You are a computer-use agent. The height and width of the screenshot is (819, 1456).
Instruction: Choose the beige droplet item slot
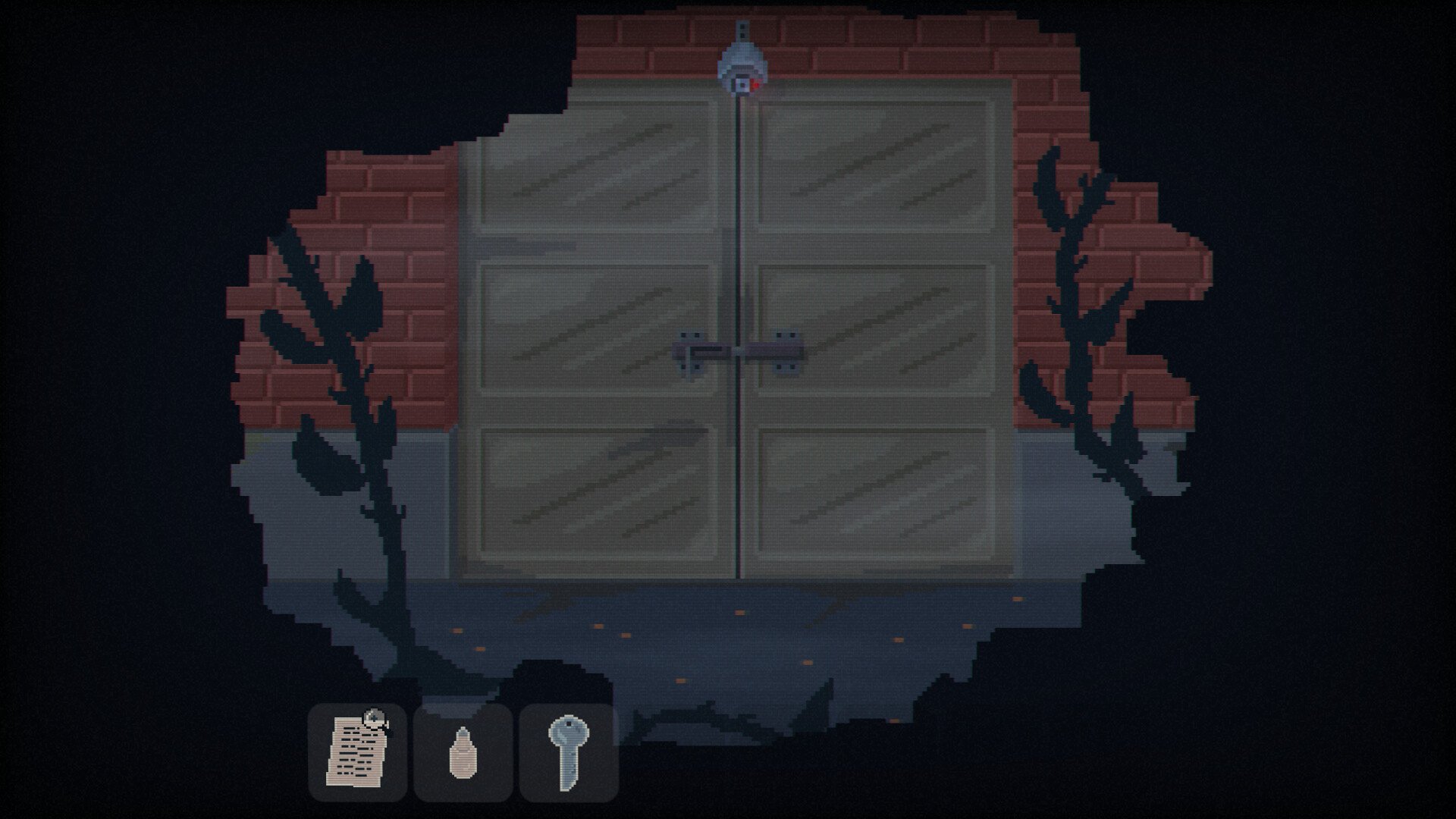coord(463,752)
